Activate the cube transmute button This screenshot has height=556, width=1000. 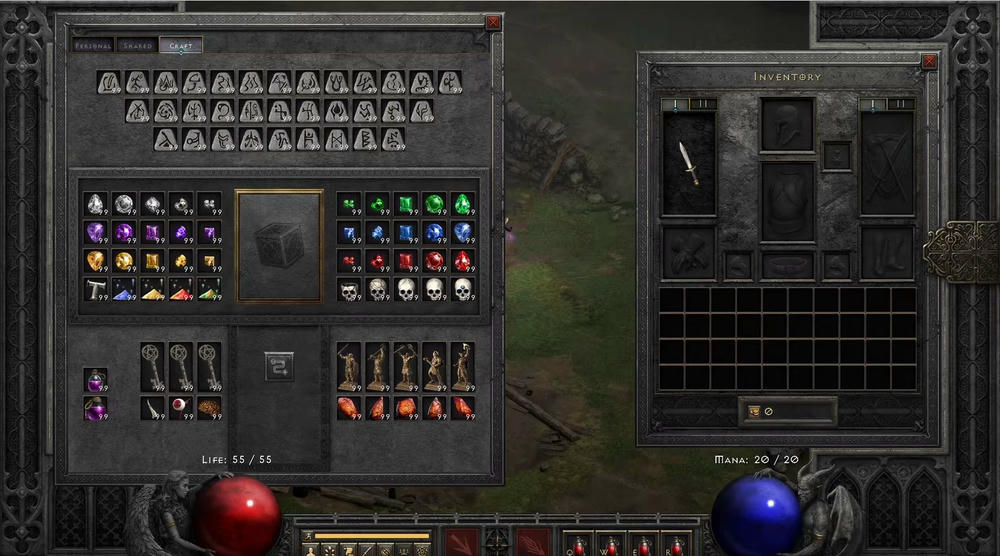tap(279, 366)
